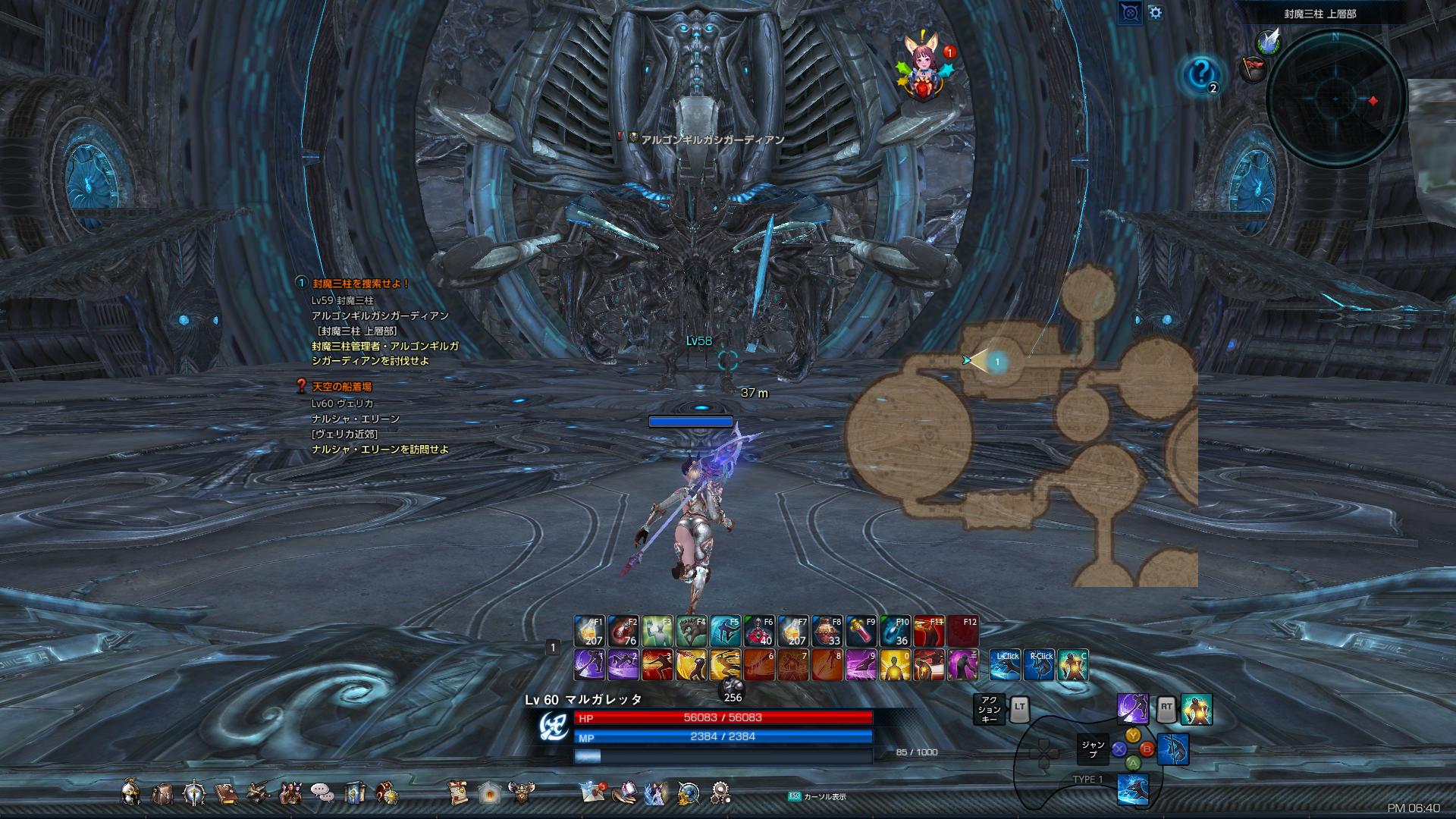Image resolution: width=1456 pixels, height=819 pixels.
Task: Click the red flag icon beside the minimap
Action: 1253,69
